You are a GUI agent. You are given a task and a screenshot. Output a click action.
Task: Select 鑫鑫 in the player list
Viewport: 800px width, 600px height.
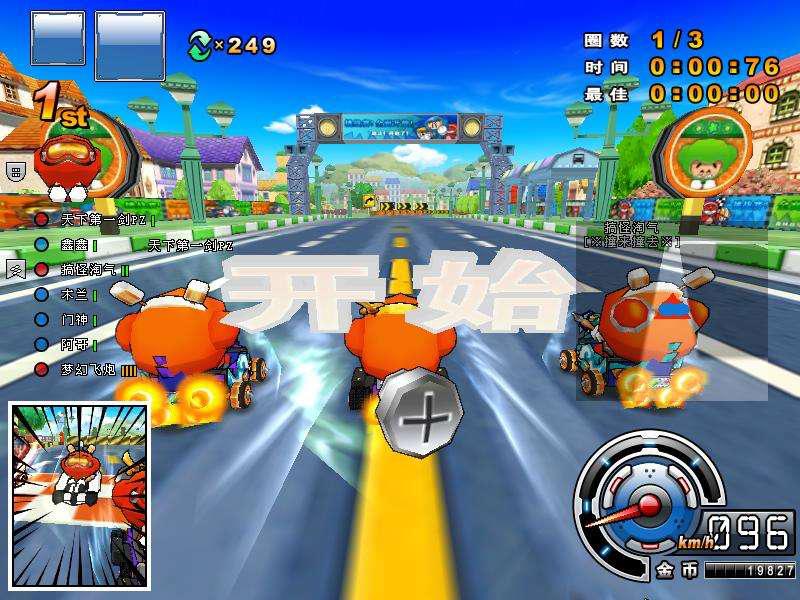[x=75, y=244]
